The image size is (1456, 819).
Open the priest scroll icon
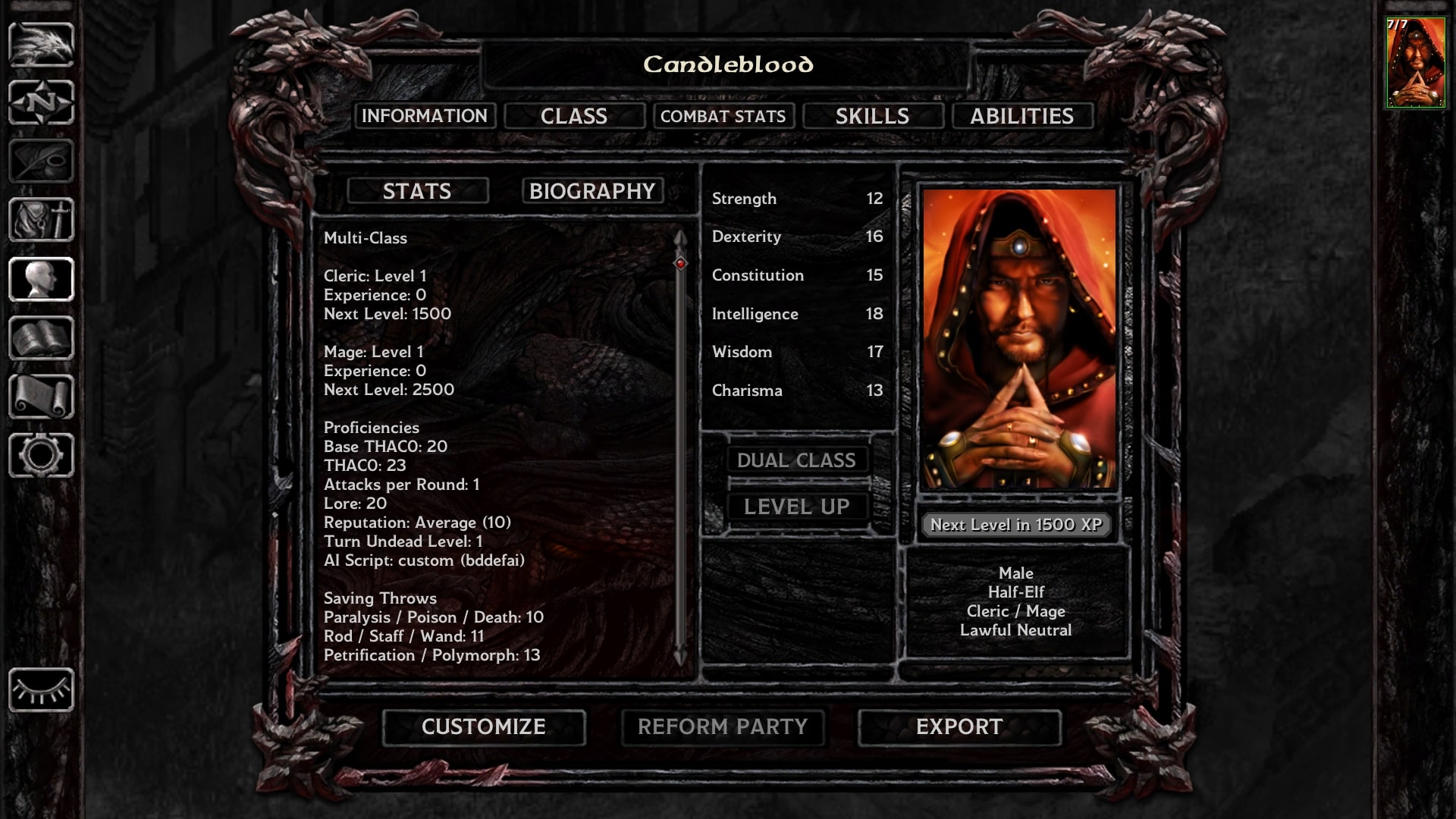click(41, 397)
